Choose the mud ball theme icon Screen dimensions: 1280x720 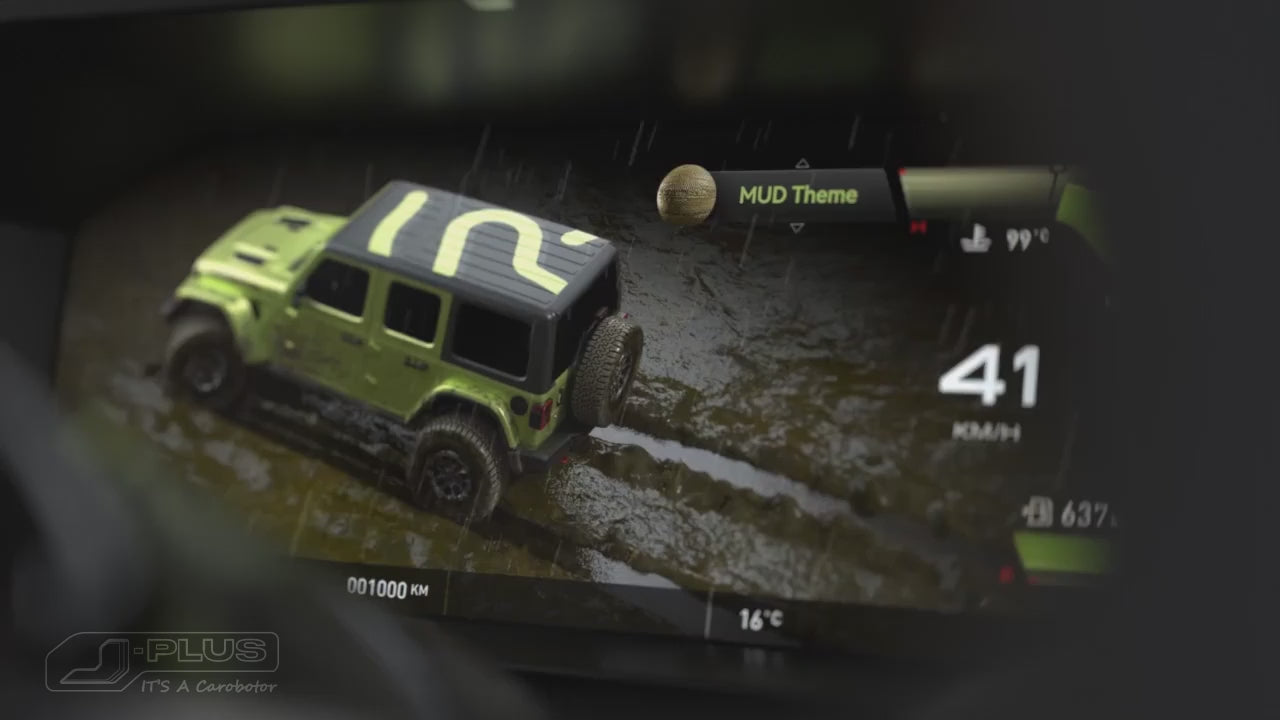(686, 194)
